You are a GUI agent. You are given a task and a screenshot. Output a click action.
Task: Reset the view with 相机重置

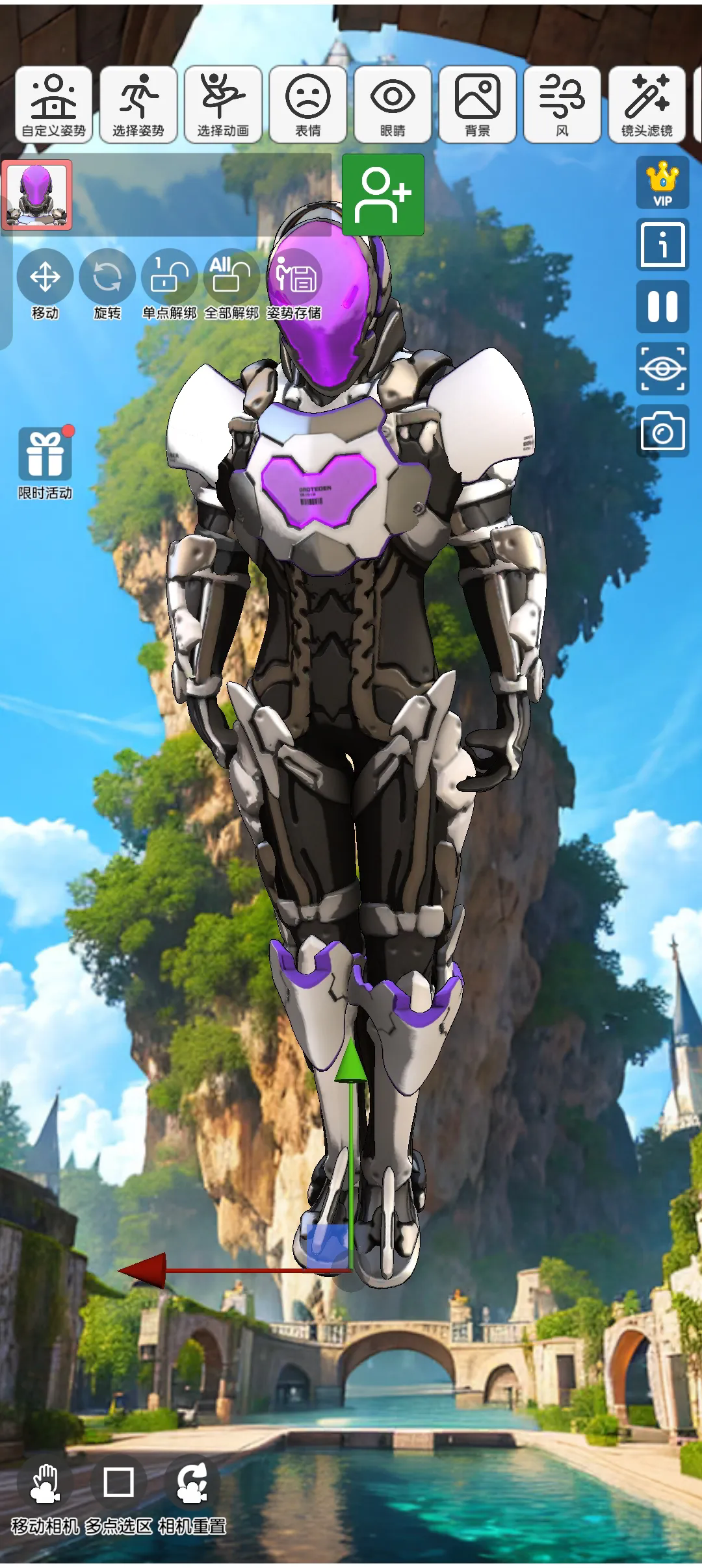pos(192,1493)
